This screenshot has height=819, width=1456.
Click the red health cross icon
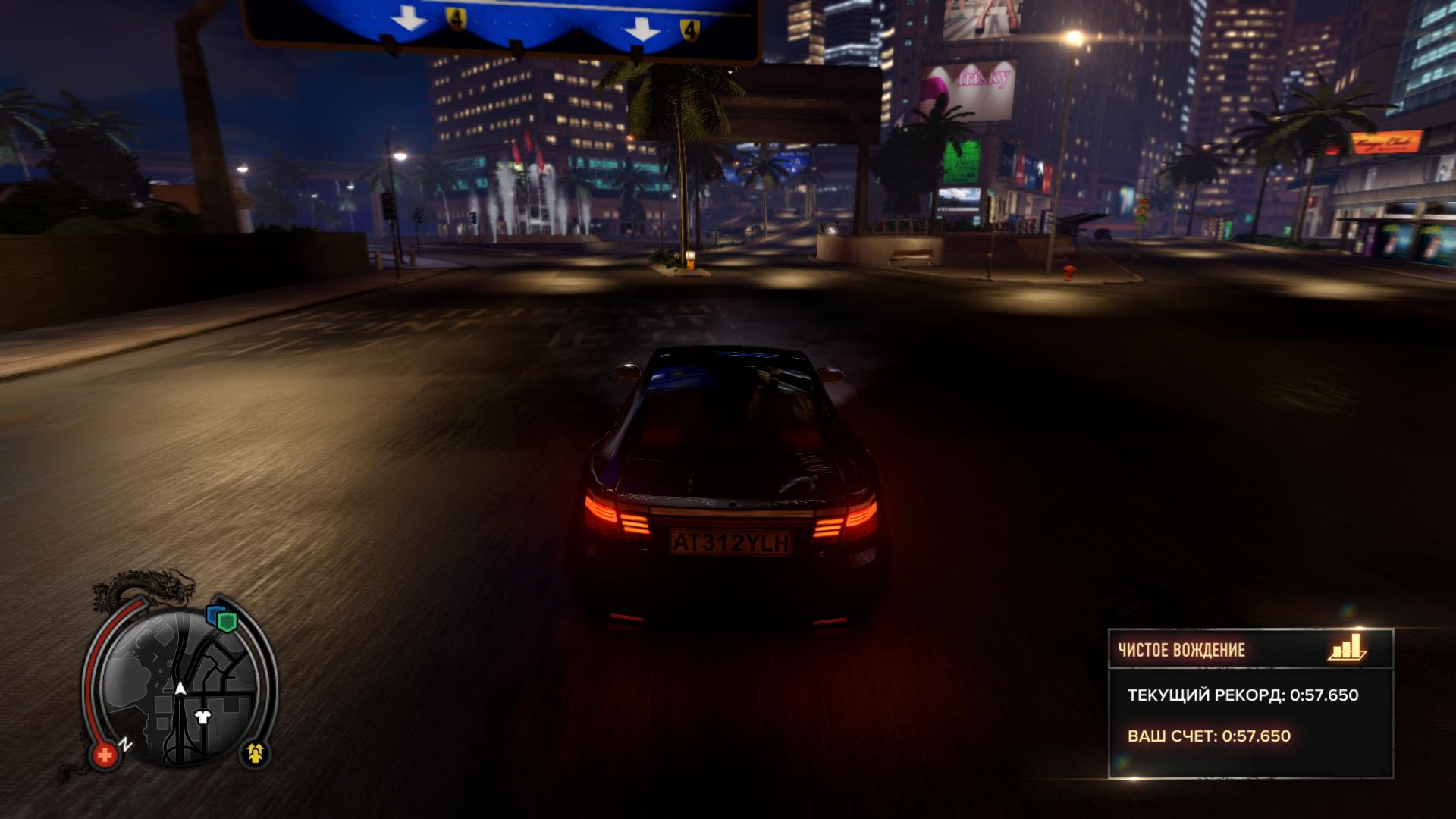click(105, 755)
